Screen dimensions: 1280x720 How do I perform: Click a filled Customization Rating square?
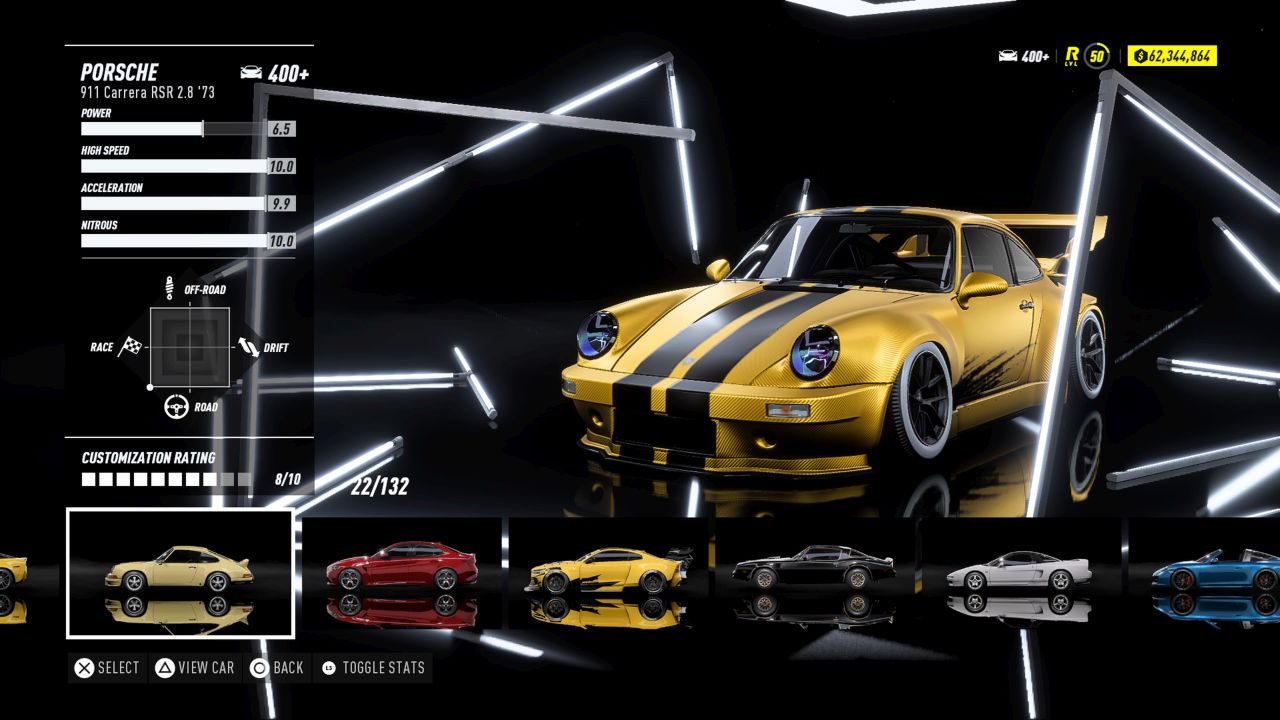88,479
